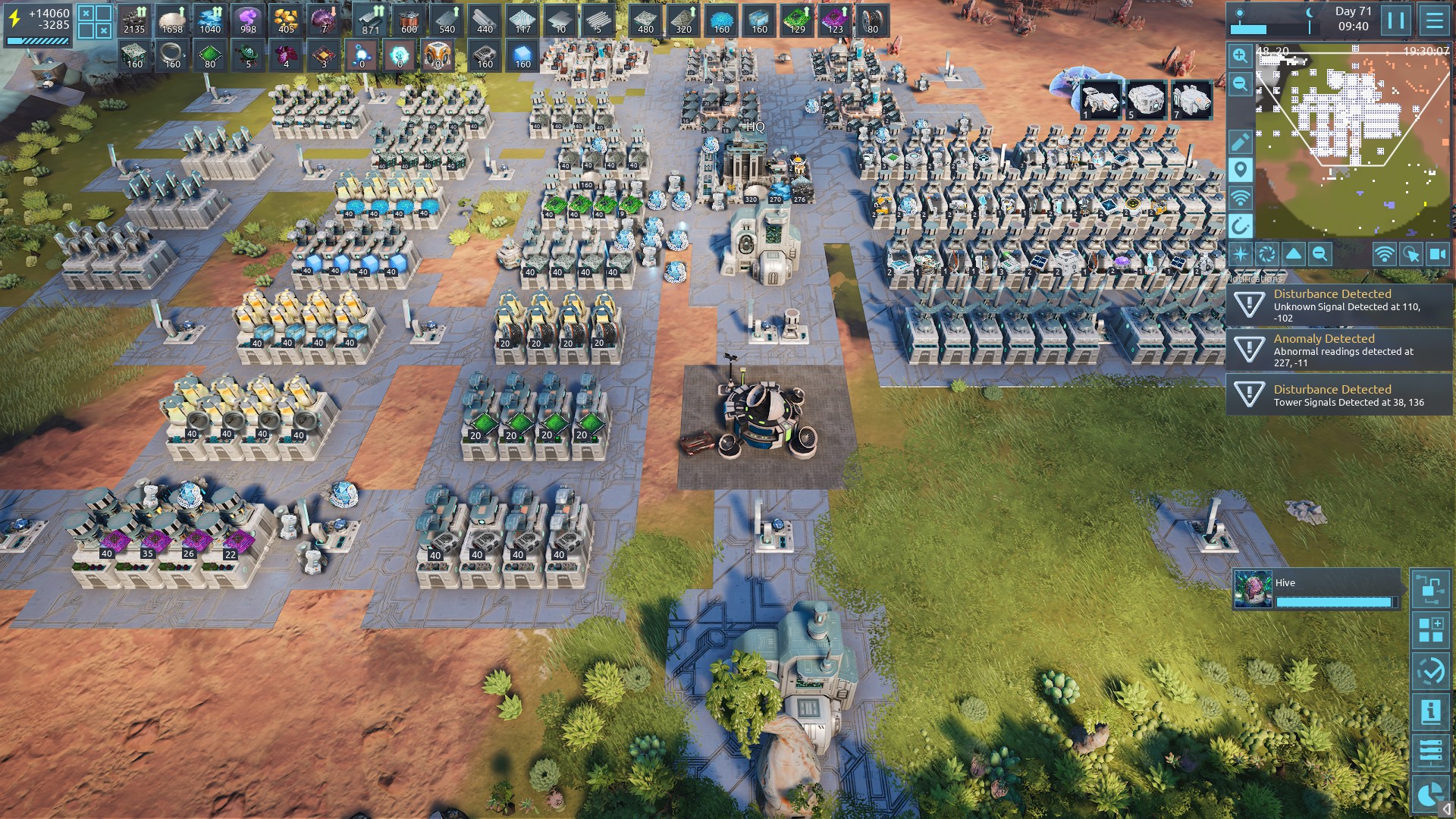The height and width of the screenshot is (819, 1456).
Task: Click the camera view button
Action: click(1438, 255)
